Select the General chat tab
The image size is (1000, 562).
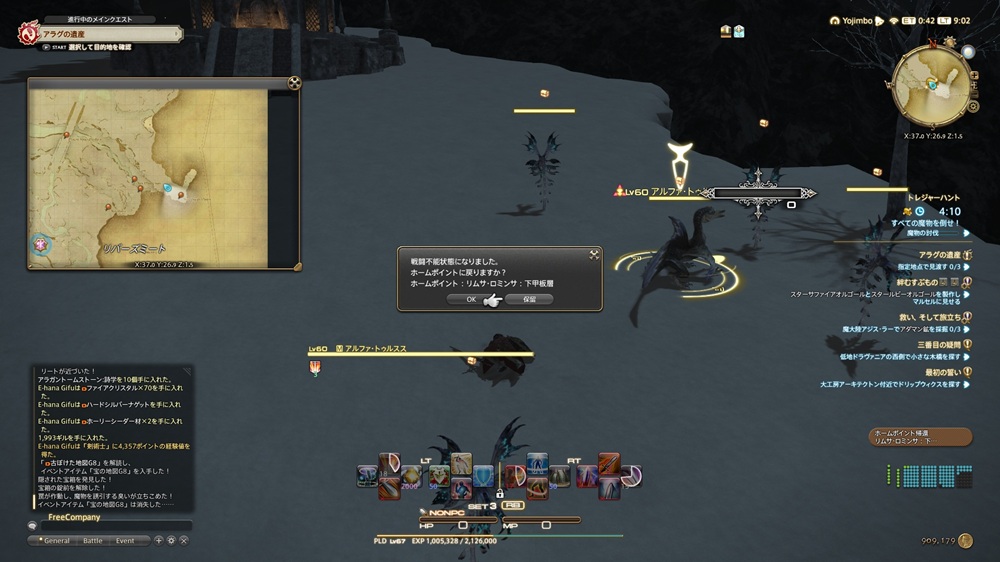(55, 541)
